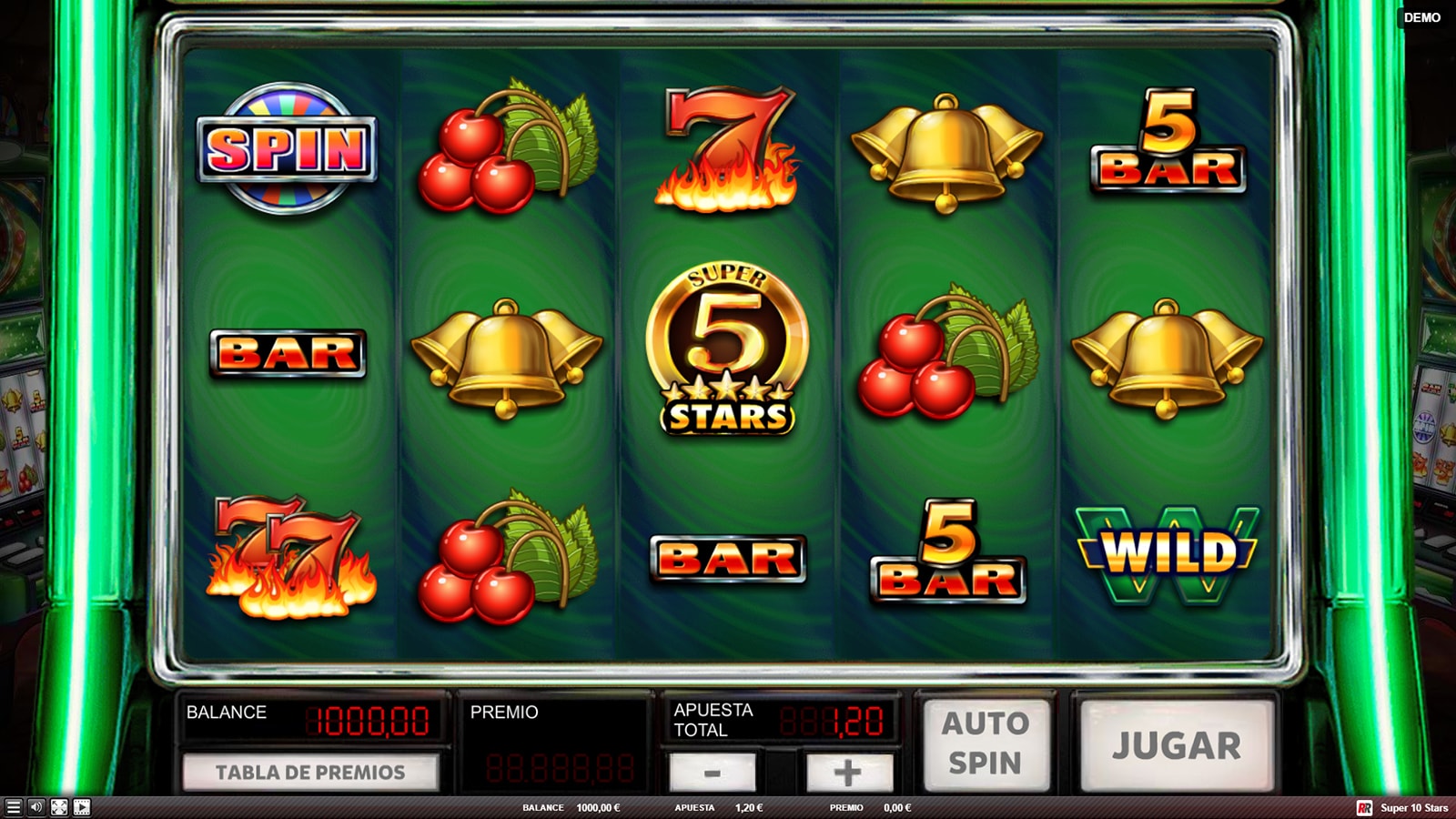Viewport: 1456px width, 819px height.
Task: Increase total bet with the plus button
Action: coord(848,773)
